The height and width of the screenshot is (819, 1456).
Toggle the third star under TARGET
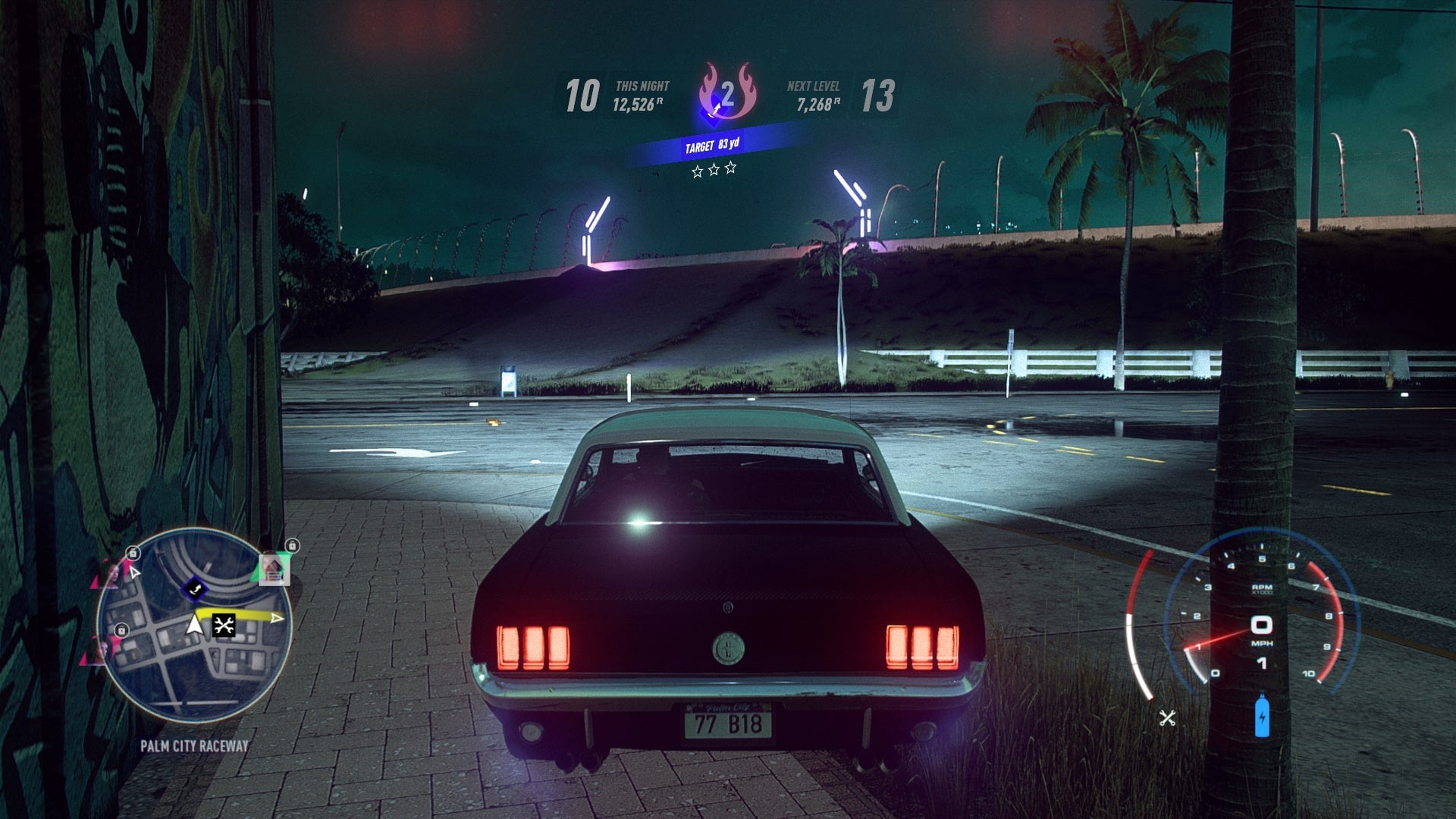(730, 169)
